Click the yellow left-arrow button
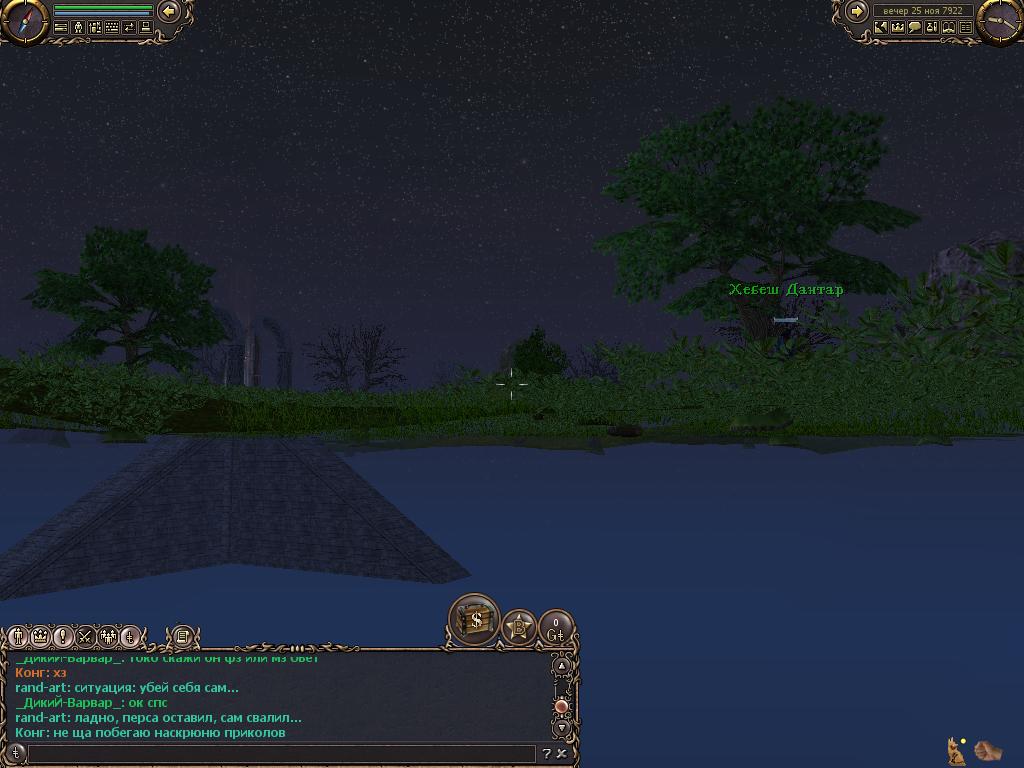The height and width of the screenshot is (768, 1024). tap(169, 11)
